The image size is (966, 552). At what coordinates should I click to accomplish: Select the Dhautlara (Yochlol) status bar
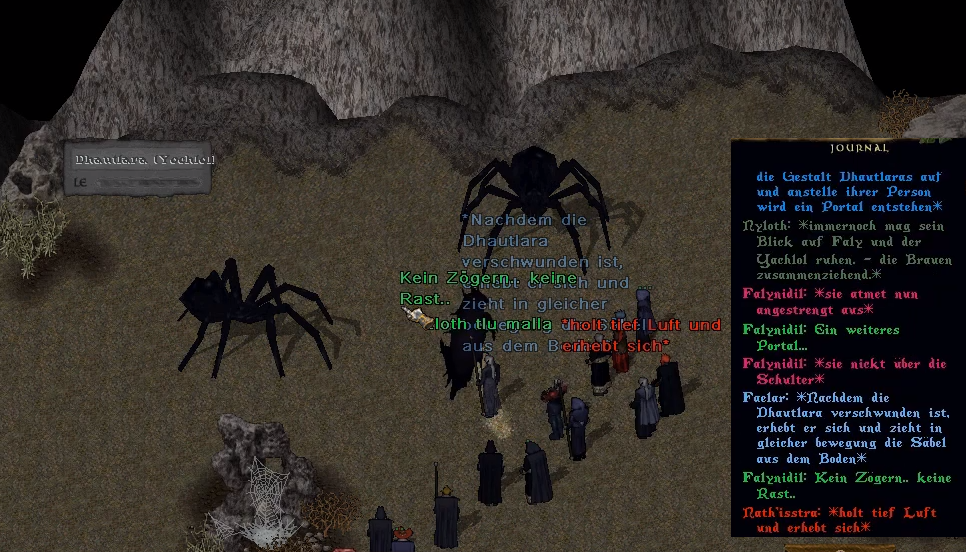click(140, 168)
